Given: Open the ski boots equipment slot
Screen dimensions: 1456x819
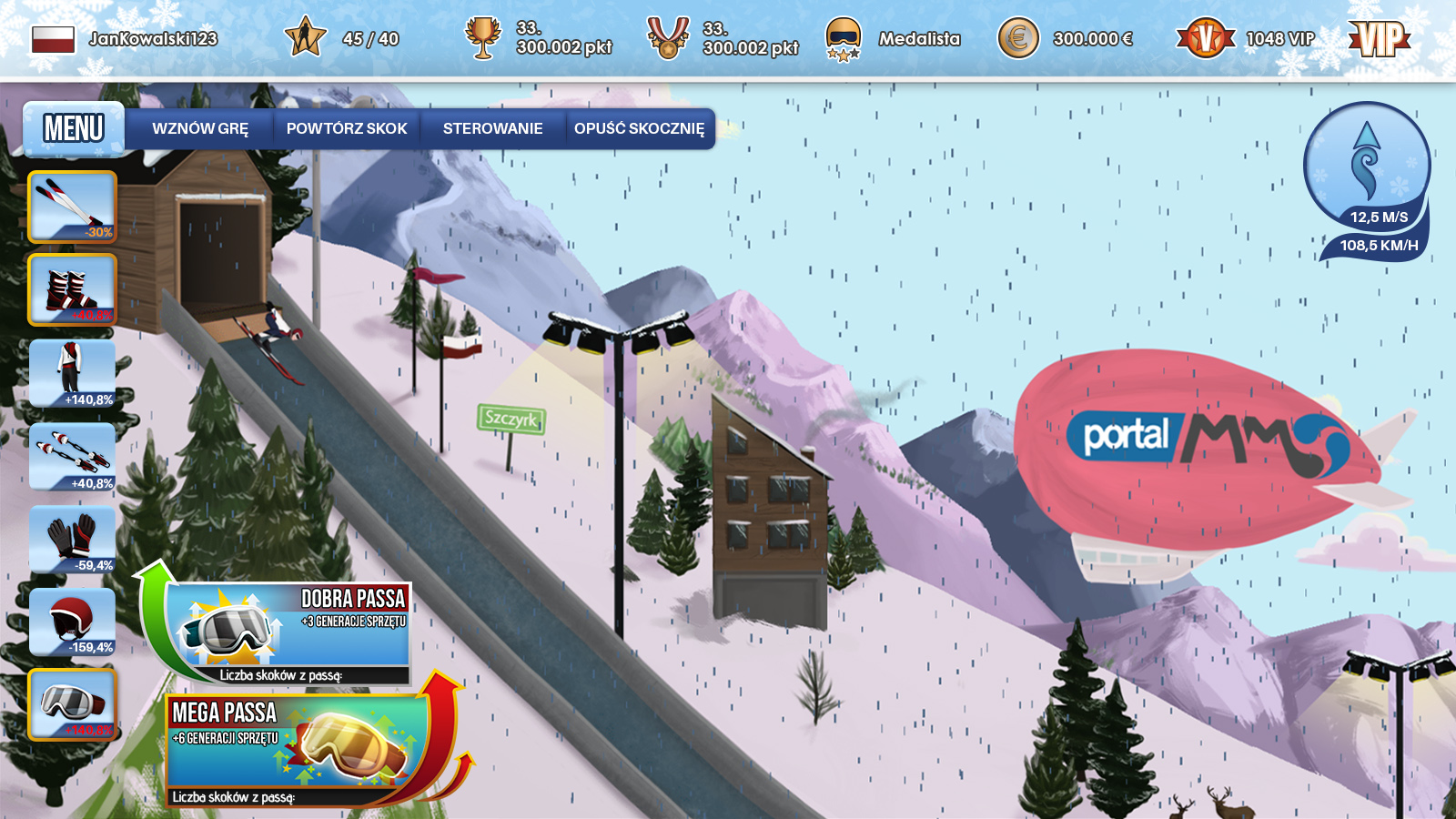Looking at the screenshot, I should tap(73, 289).
